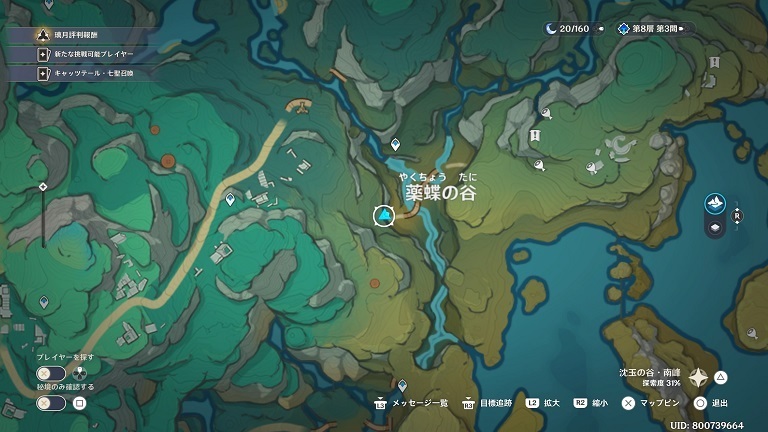This screenshot has height=432, width=768.
Task: Select the teleport waypoint above 薬蝶の谷
Action: [396, 144]
